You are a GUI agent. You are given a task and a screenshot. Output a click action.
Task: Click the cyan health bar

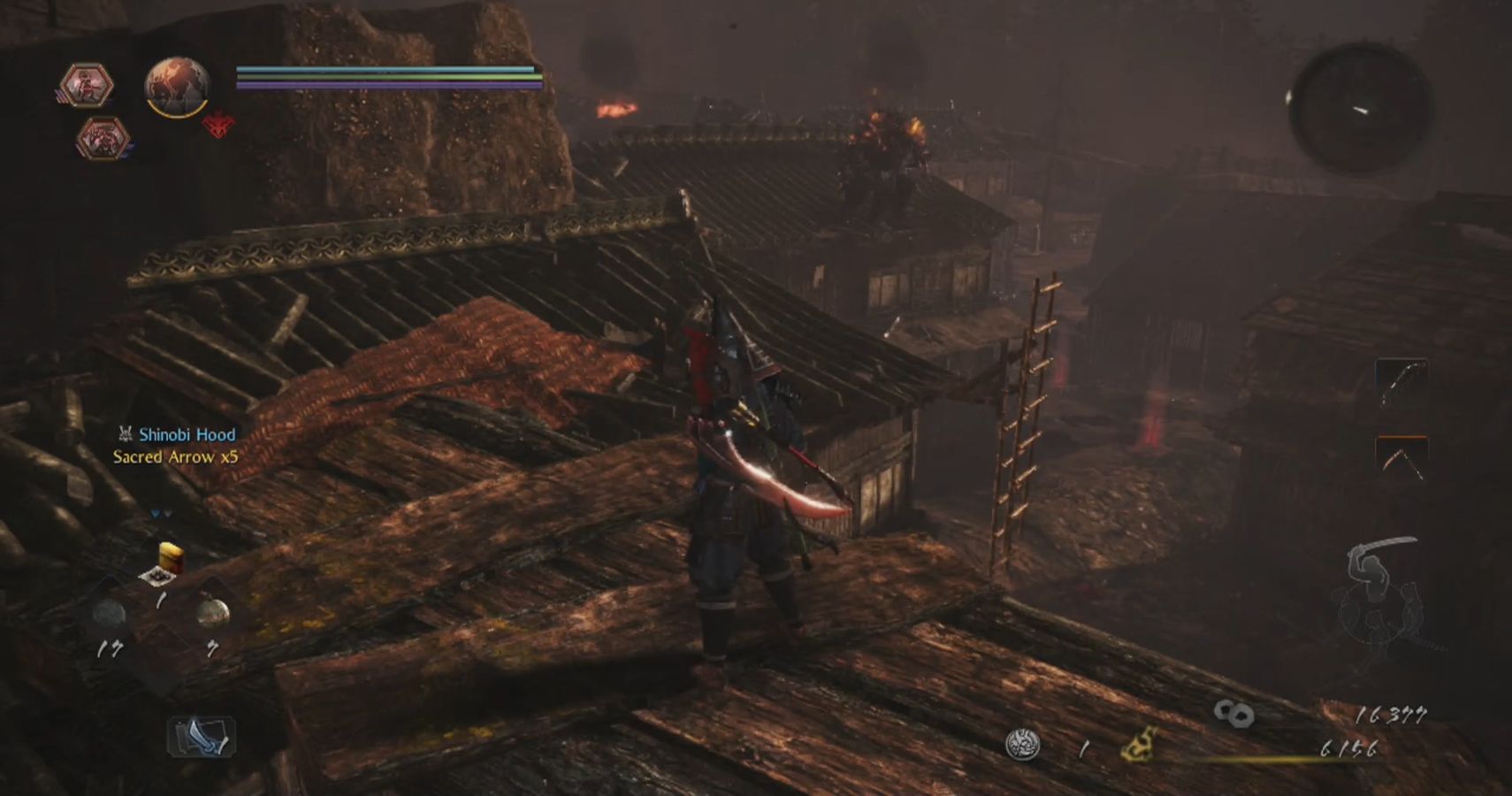(x=380, y=67)
